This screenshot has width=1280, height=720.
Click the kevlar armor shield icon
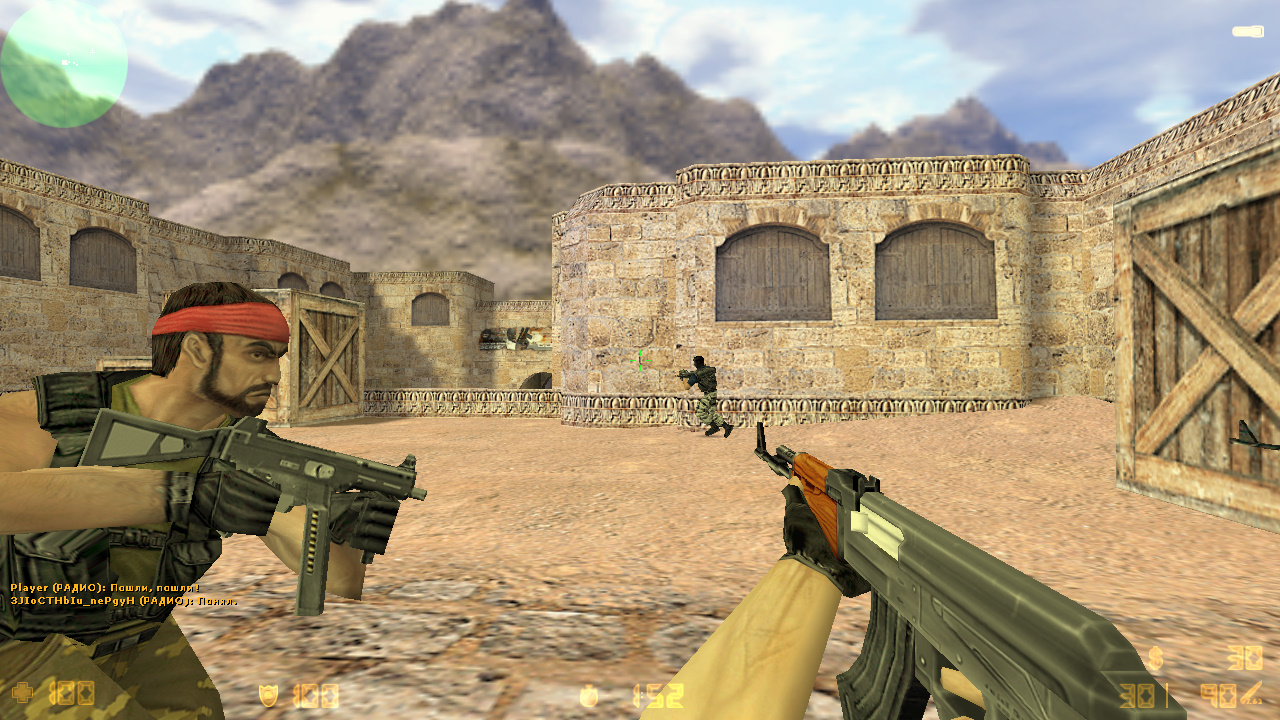(x=268, y=694)
